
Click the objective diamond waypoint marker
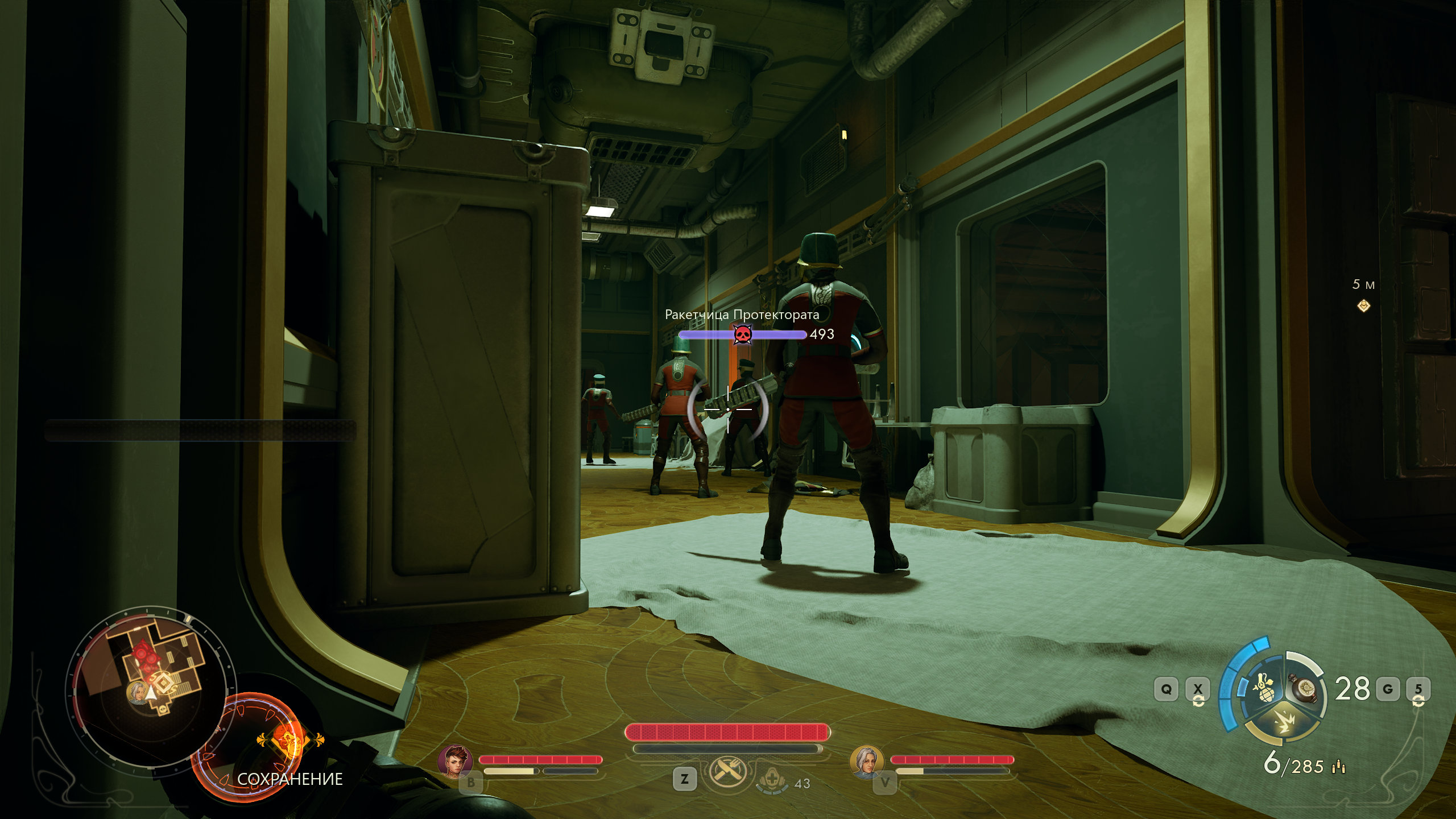(x=1363, y=306)
